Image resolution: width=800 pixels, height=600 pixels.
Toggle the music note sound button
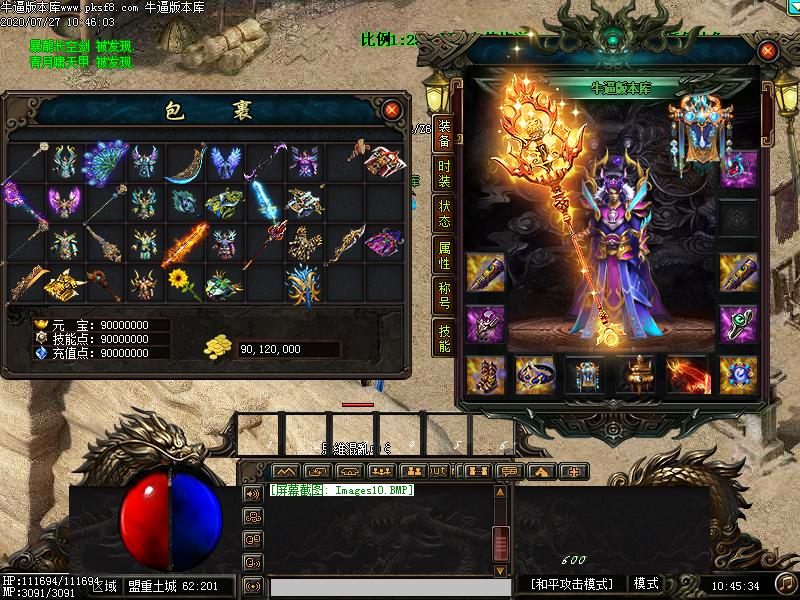tap(787, 583)
